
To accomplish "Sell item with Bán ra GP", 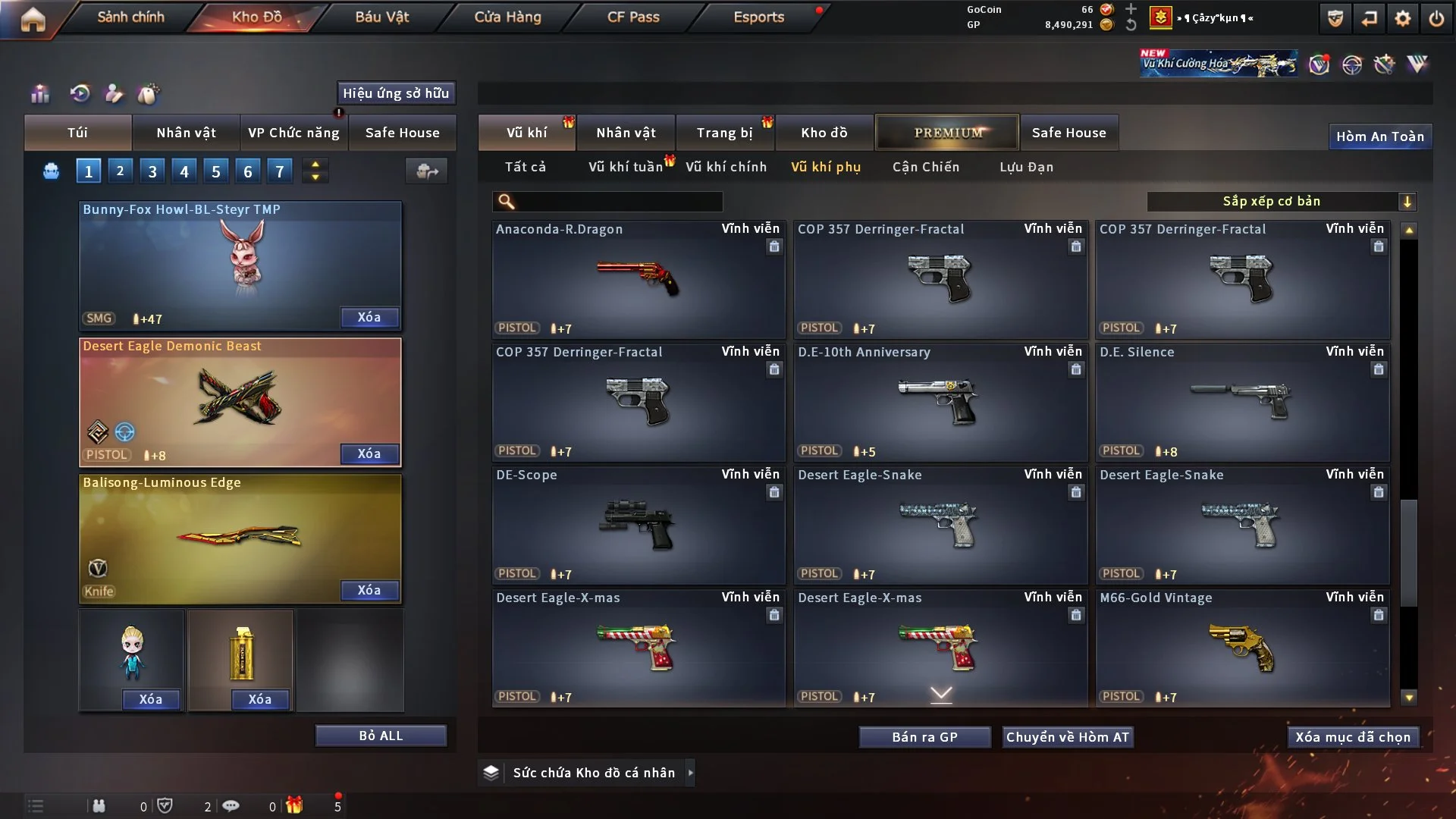I will (924, 737).
